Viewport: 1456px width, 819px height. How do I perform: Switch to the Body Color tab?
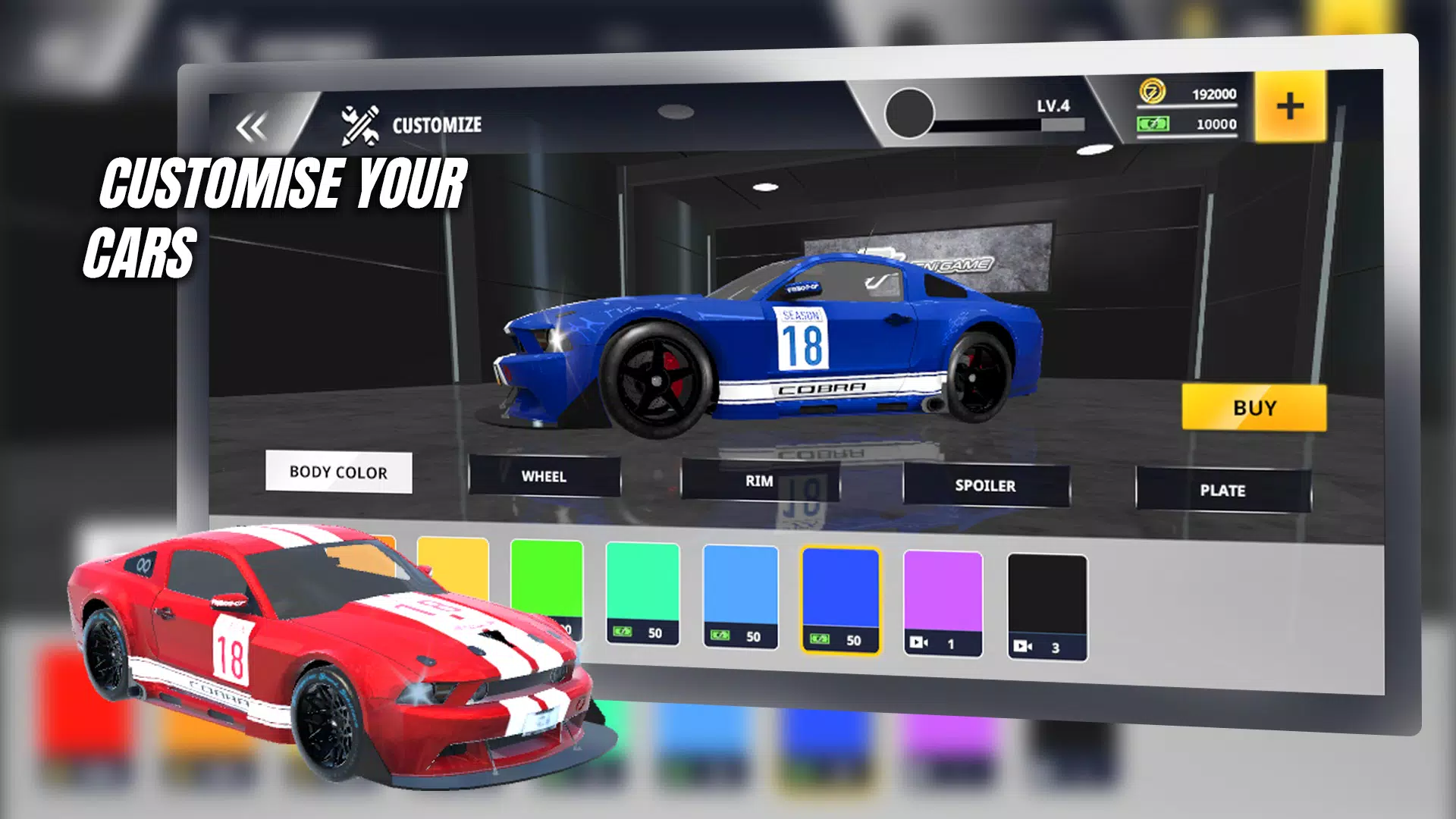tap(338, 472)
